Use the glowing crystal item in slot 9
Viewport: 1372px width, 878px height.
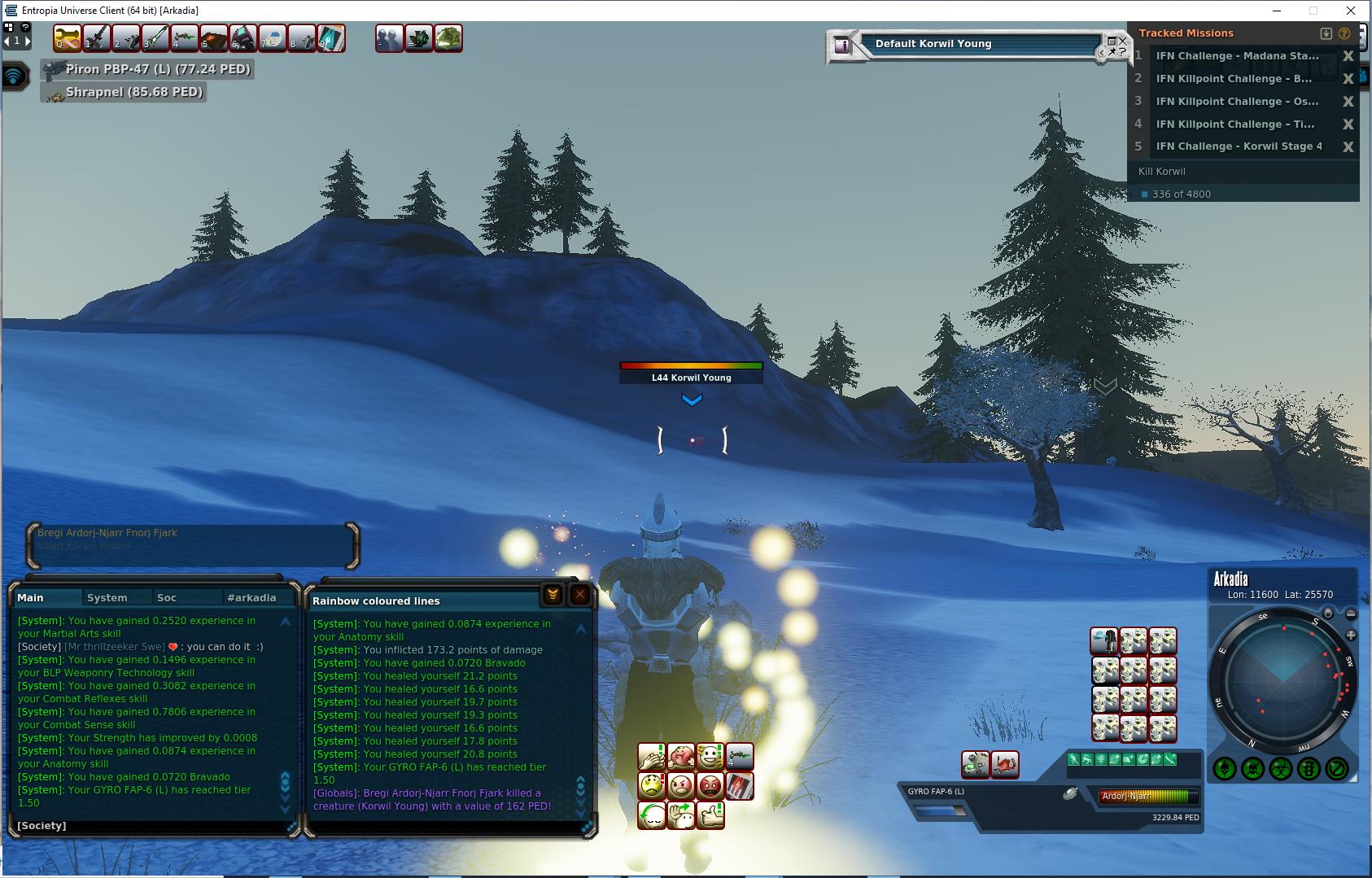pos(331,38)
